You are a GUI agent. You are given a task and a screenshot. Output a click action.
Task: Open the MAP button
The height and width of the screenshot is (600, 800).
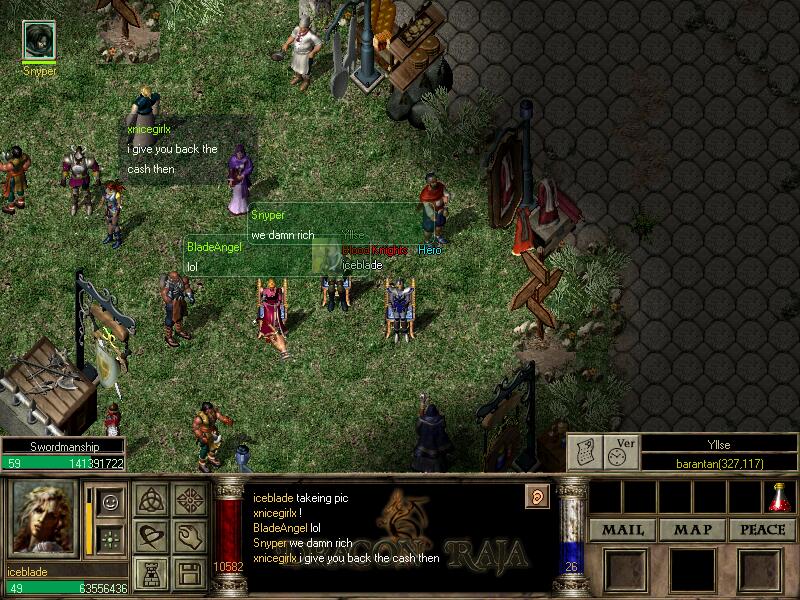coord(692,529)
